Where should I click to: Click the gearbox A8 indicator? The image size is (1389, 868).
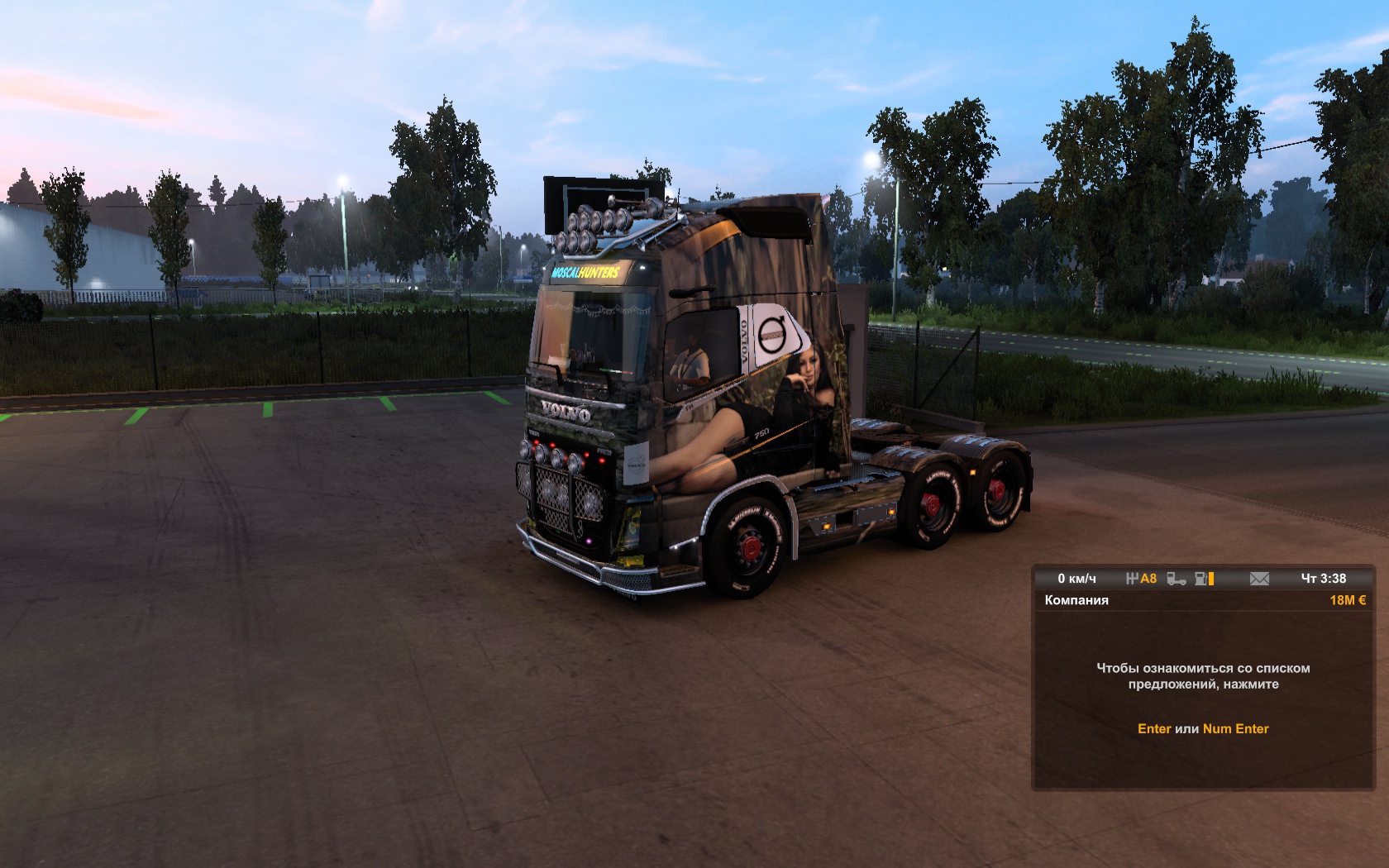pyautogui.click(x=1141, y=579)
